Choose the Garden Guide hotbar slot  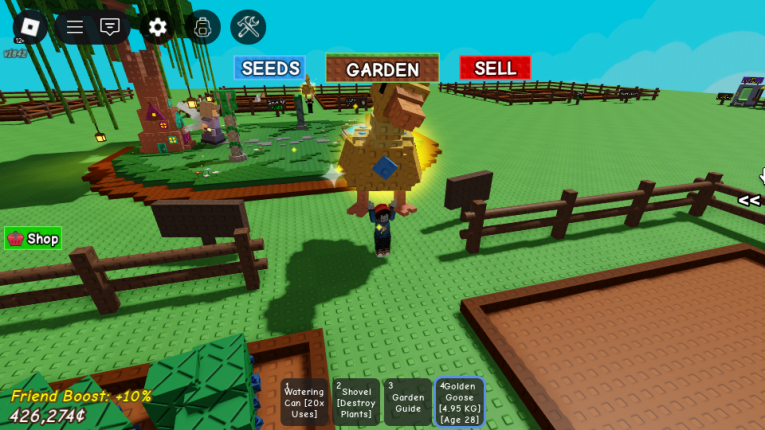[x=408, y=402]
